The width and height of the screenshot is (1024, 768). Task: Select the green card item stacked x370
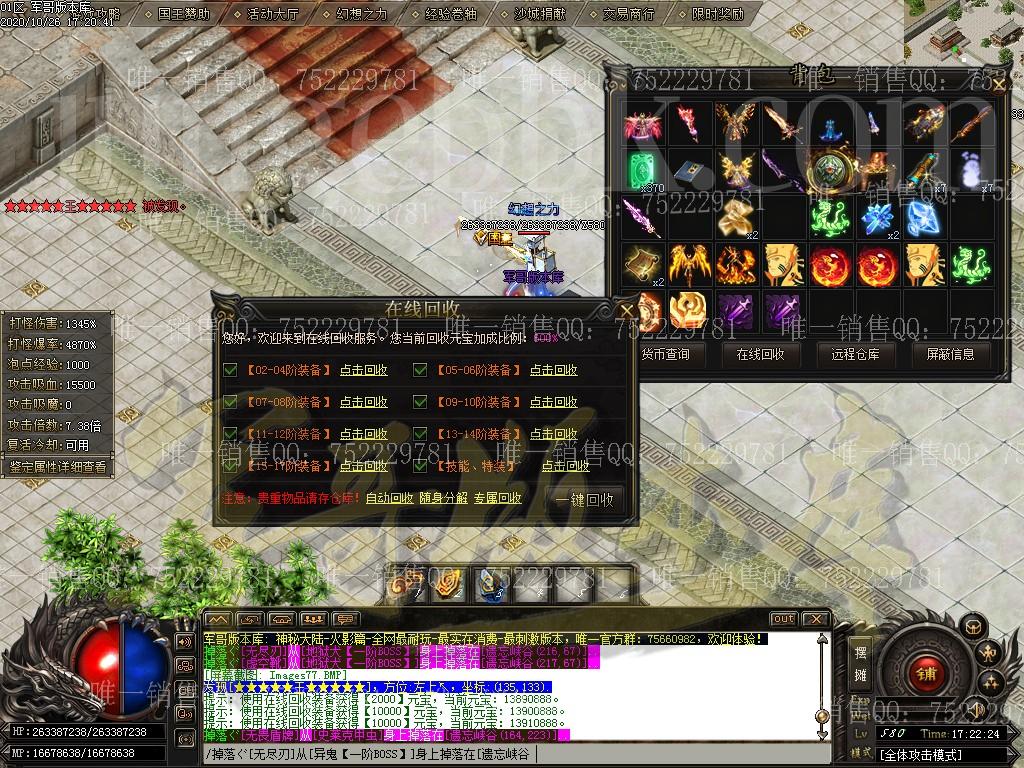pos(644,170)
